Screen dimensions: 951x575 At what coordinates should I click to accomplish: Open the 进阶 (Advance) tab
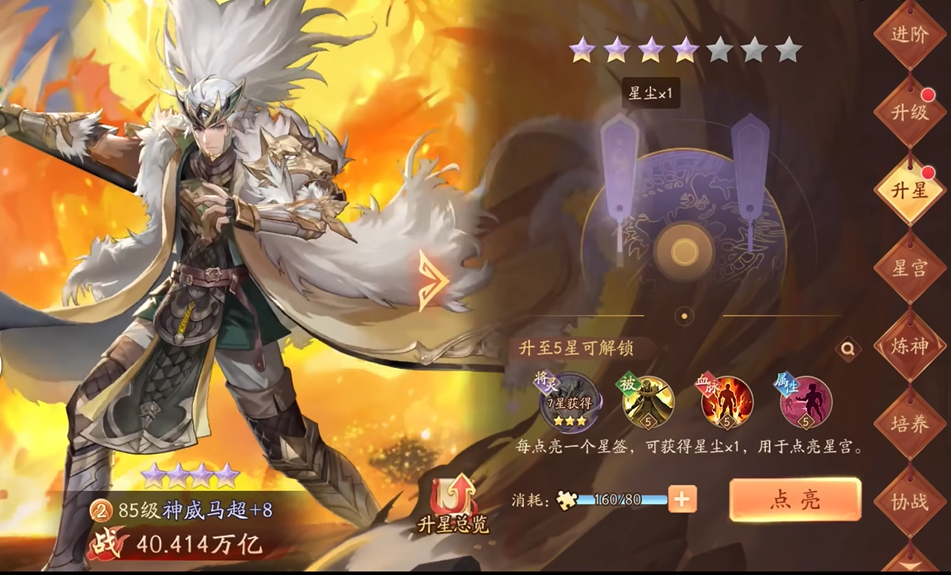tap(909, 35)
